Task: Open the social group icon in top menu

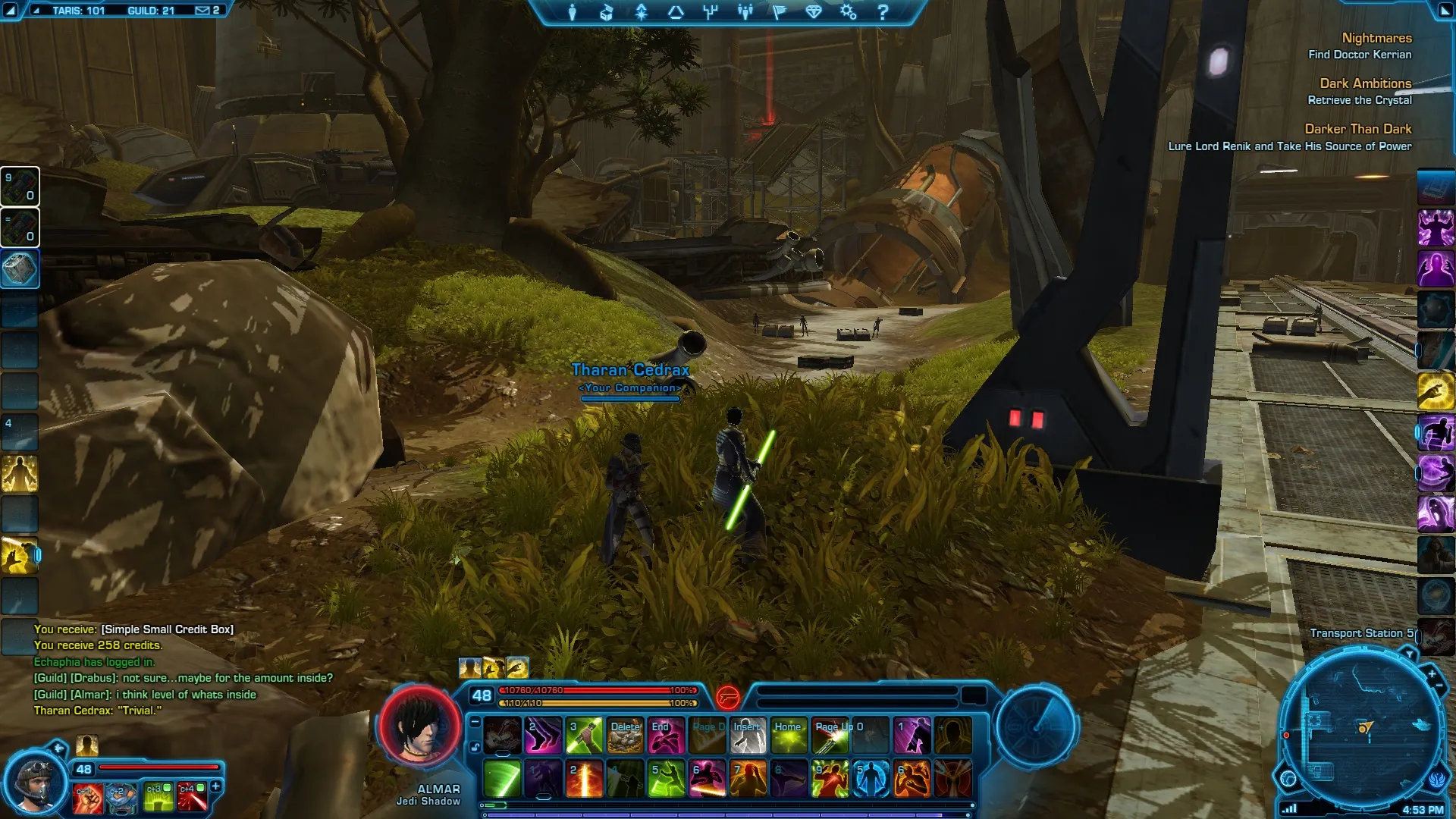Action: coord(745,12)
